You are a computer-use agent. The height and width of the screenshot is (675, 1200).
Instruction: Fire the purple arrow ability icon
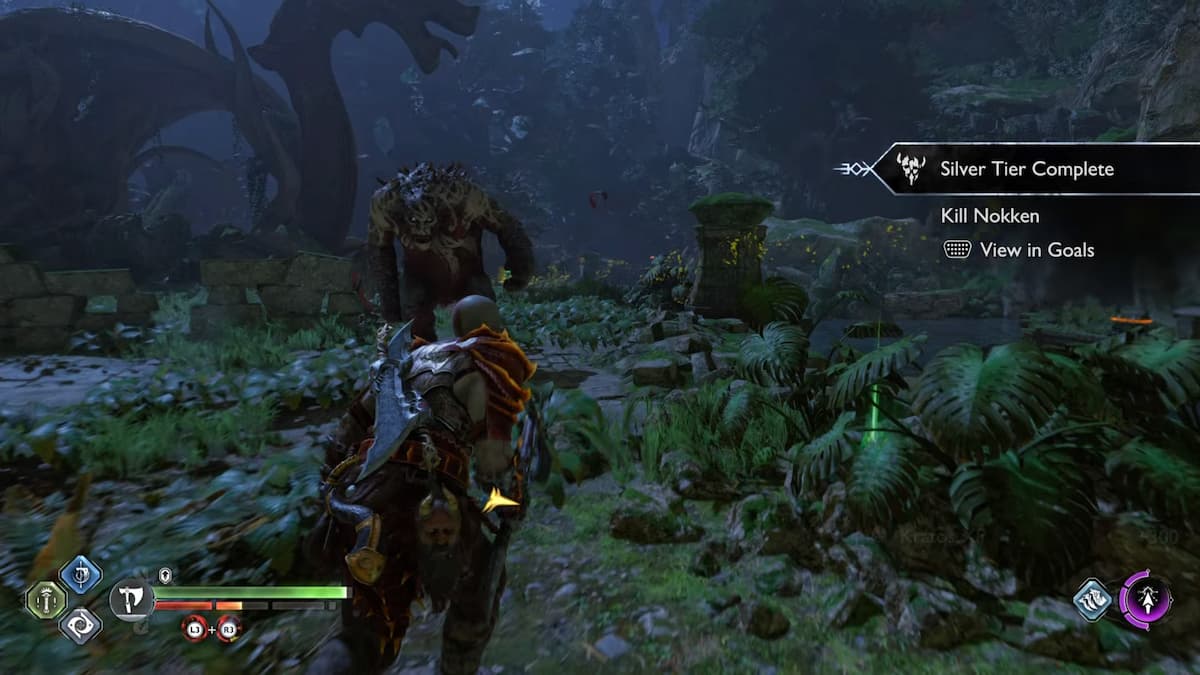1146,600
